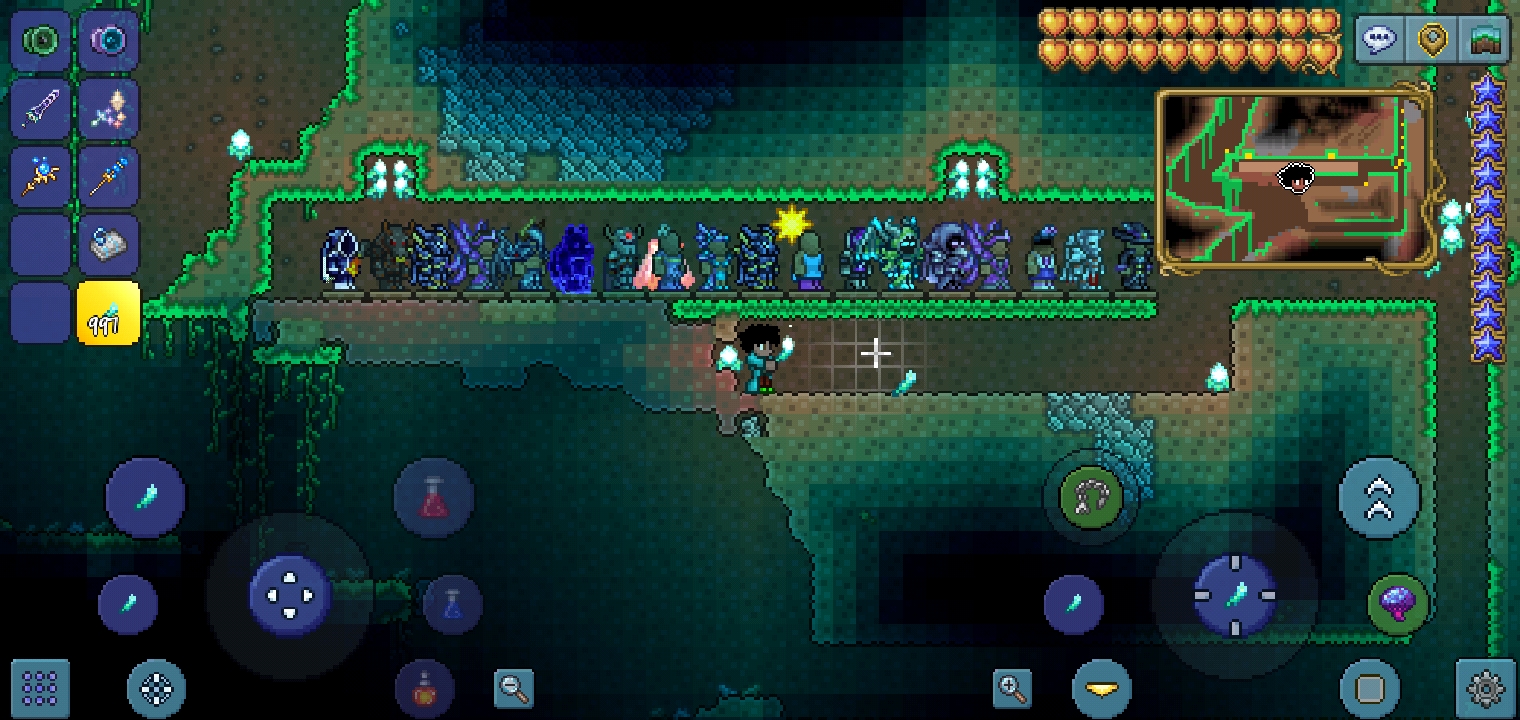1520x720 pixels.
Task: Select the blue-tipped magic wand slot
Action: point(108,177)
